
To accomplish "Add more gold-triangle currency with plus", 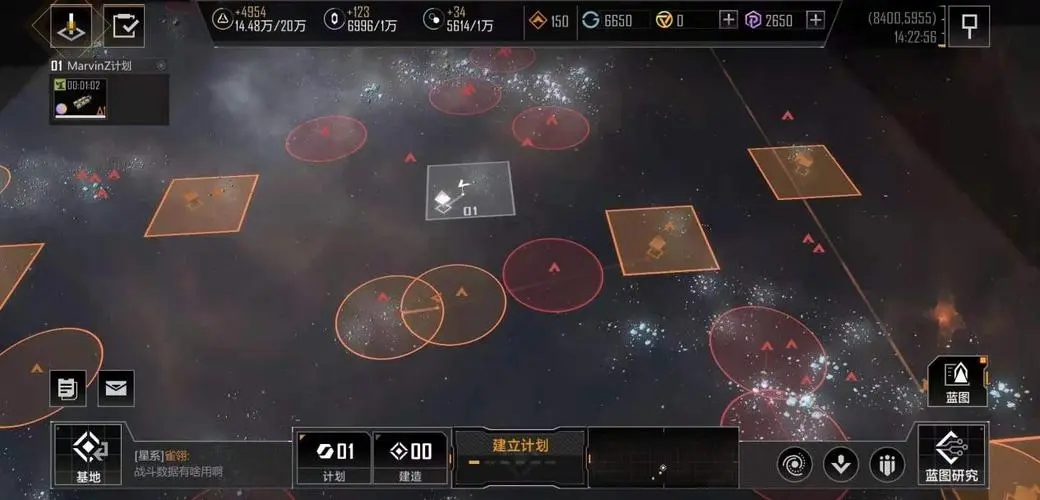I will tap(728, 20).
